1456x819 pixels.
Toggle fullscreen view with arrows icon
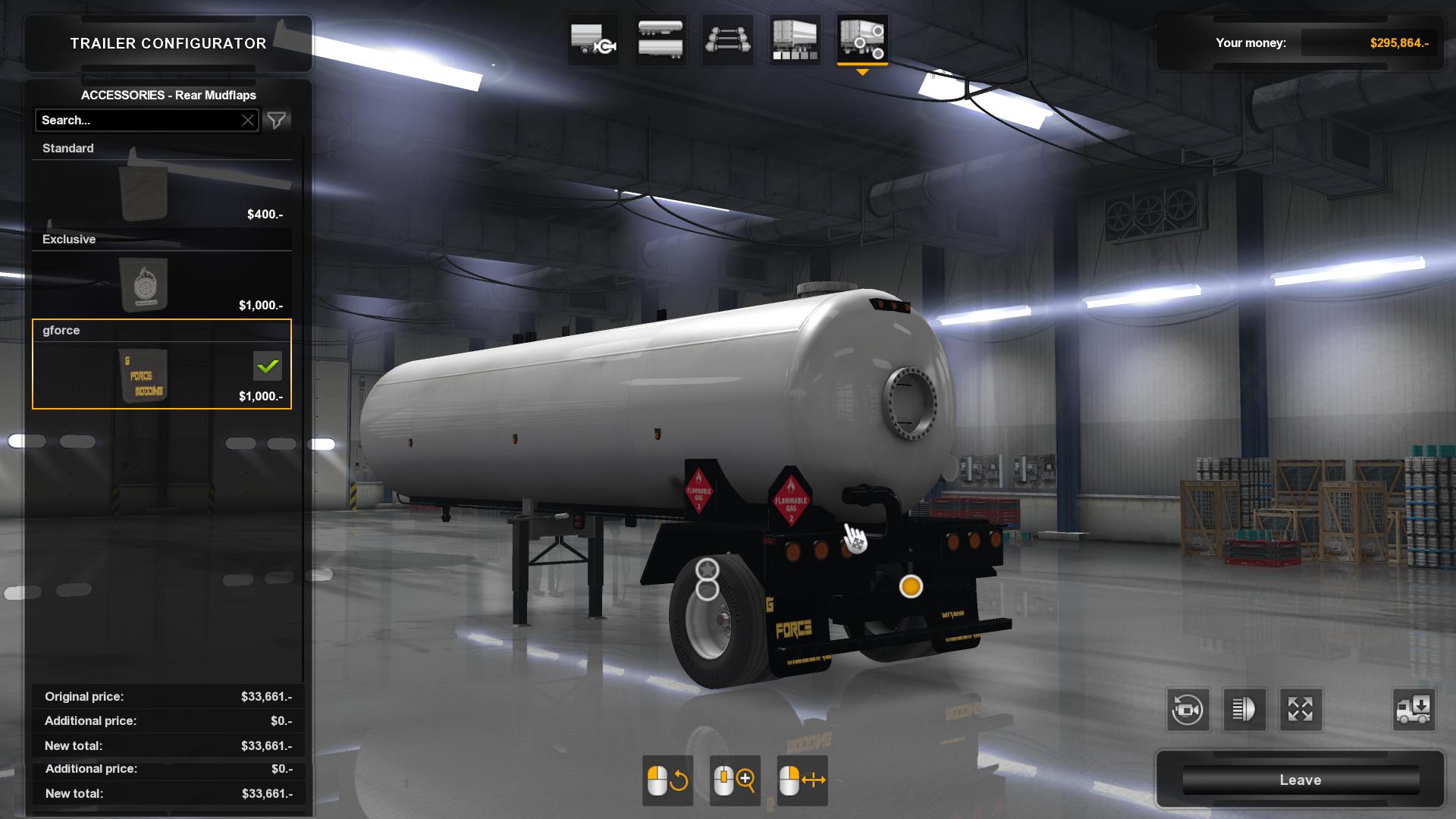coord(1300,710)
